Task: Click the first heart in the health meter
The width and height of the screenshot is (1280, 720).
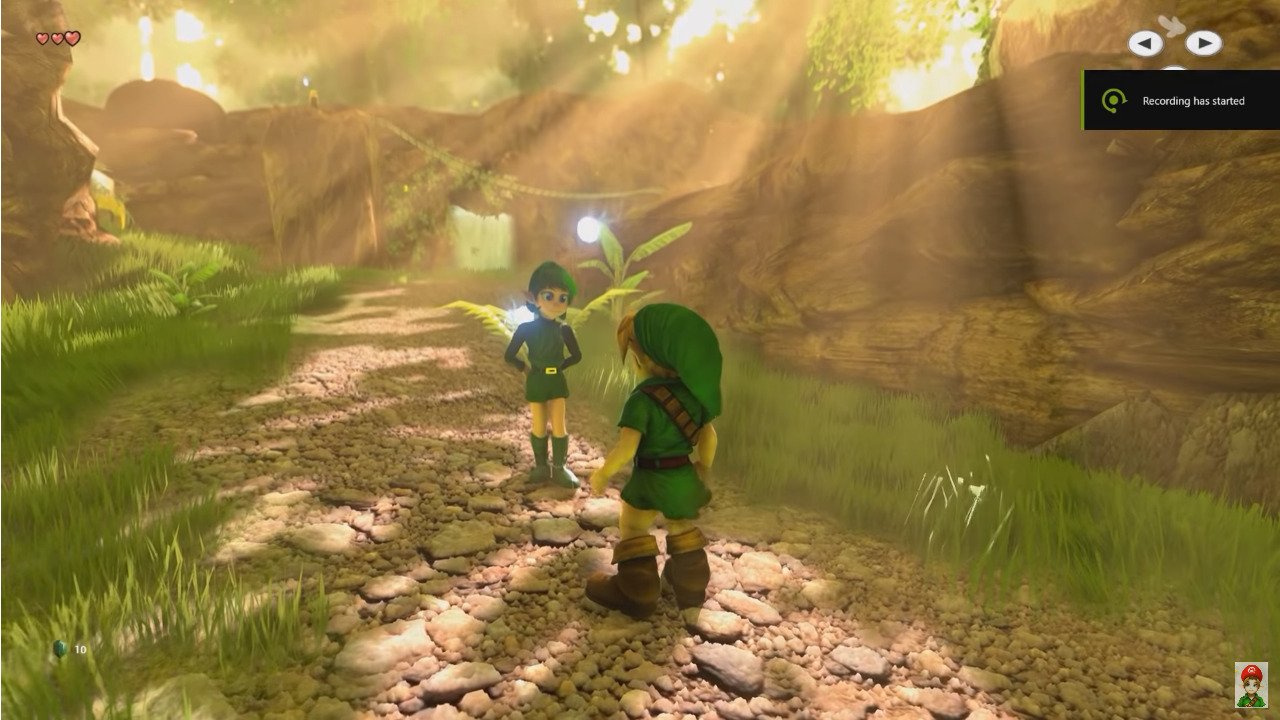Action: pos(42,37)
